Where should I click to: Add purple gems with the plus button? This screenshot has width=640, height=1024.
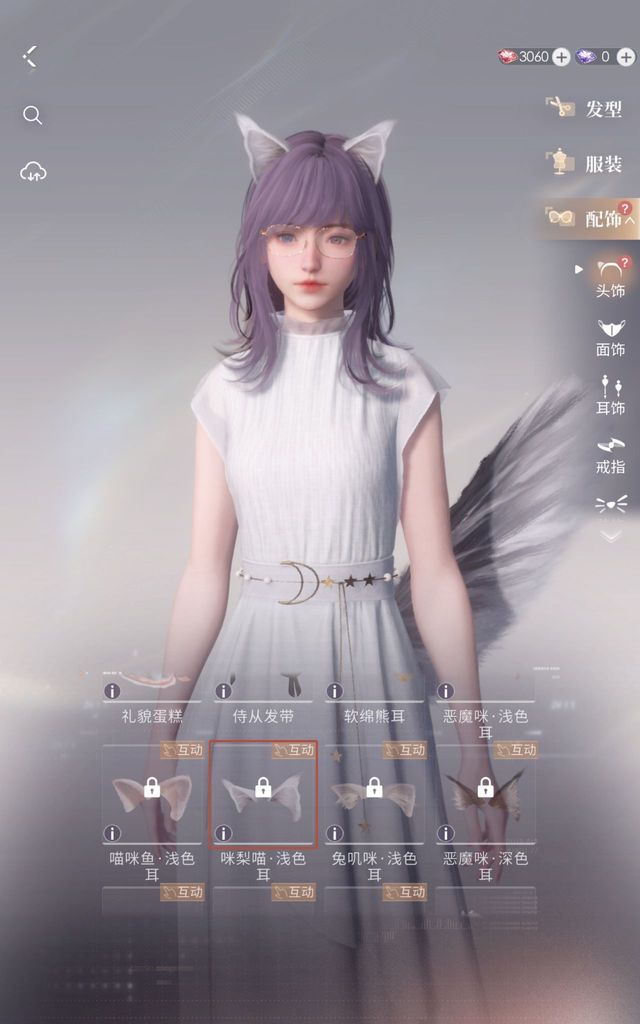pos(625,57)
